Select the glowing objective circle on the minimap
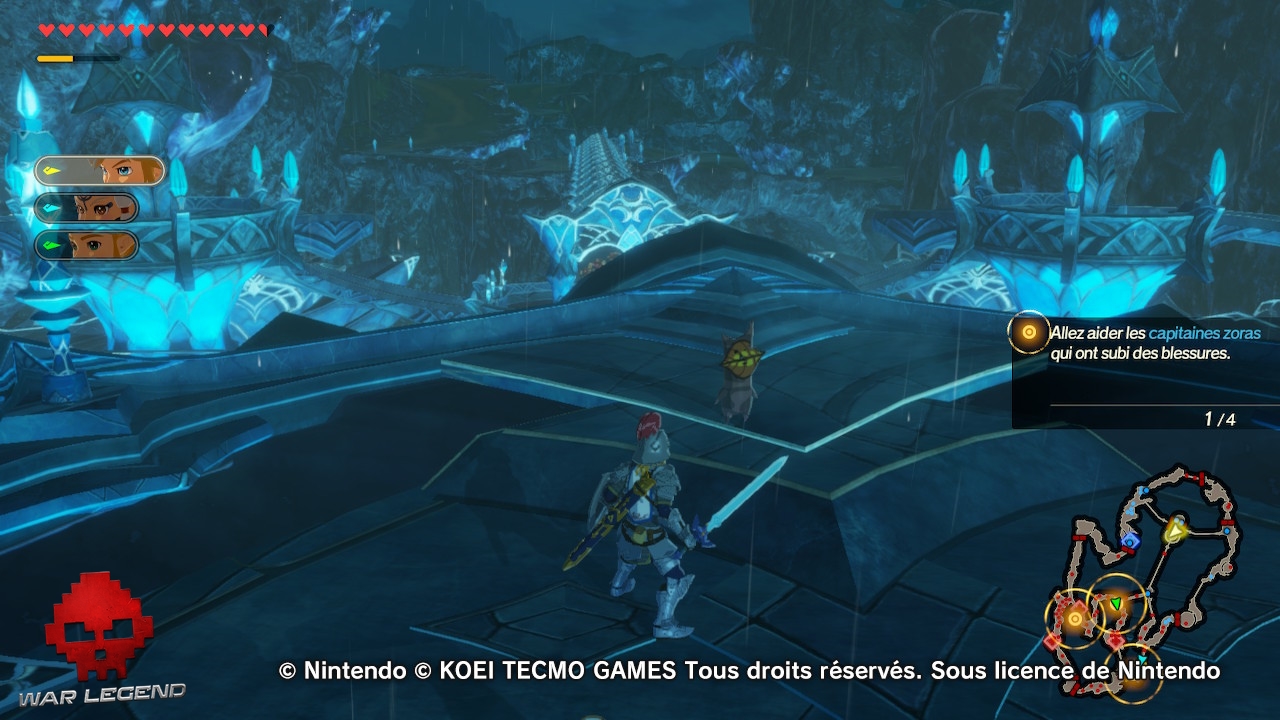The height and width of the screenshot is (720, 1280). [1075, 618]
